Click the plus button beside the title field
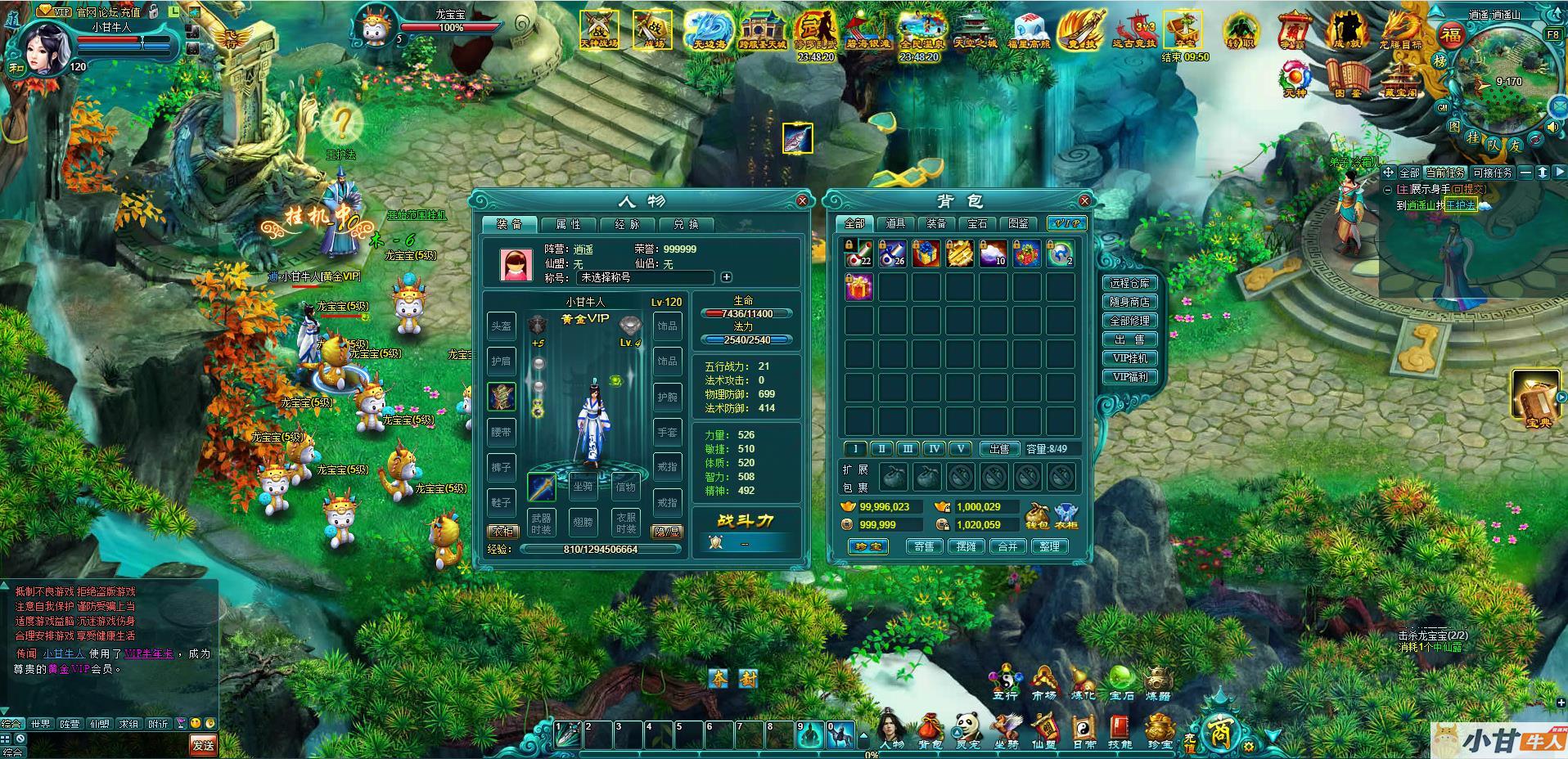Viewport: 1568px width, 759px height. point(726,277)
